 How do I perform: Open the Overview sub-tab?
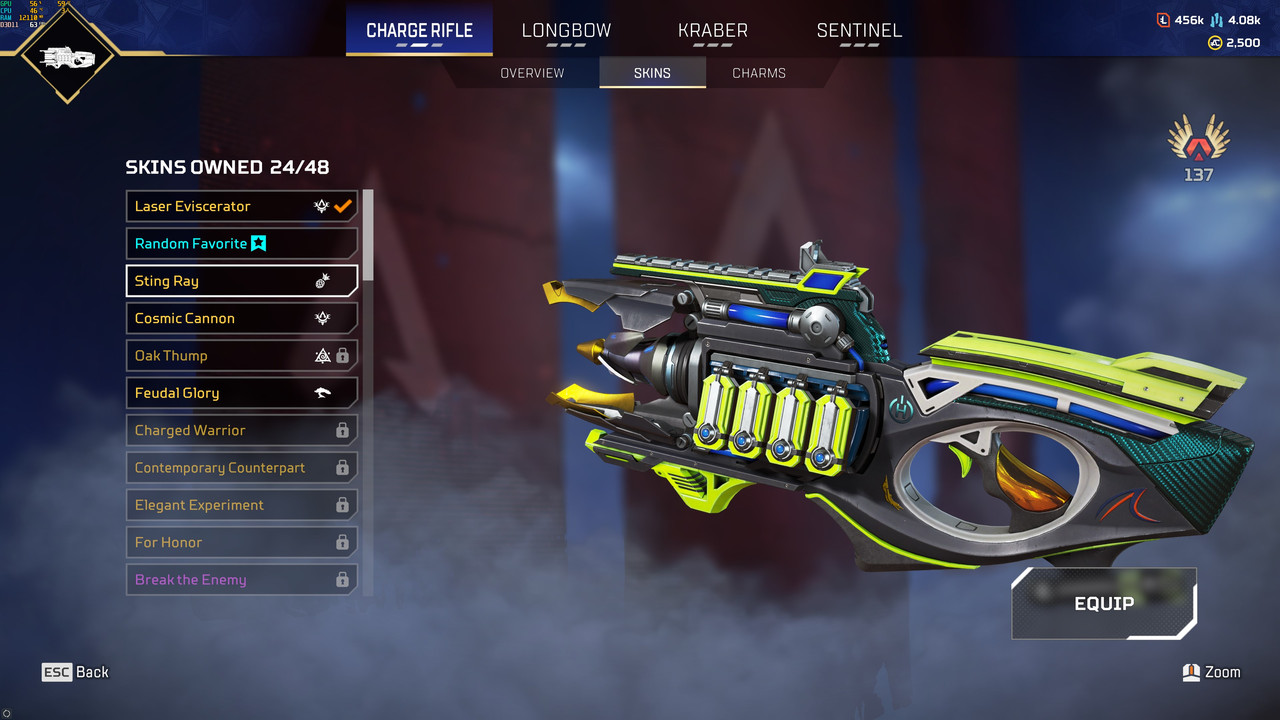(x=532, y=73)
